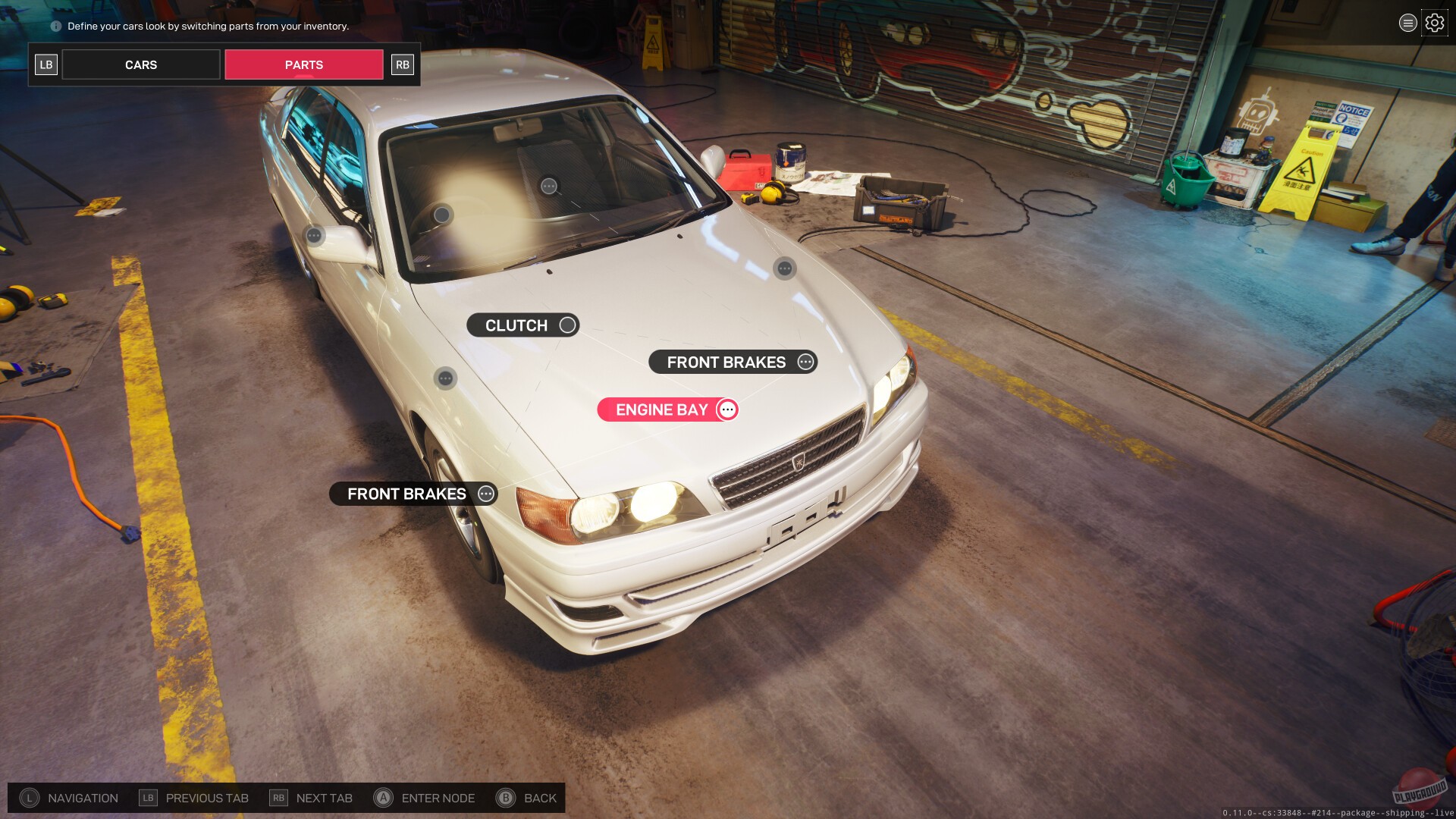Select the unlabeled node above the right headlight
The image size is (1456, 819).
click(785, 267)
